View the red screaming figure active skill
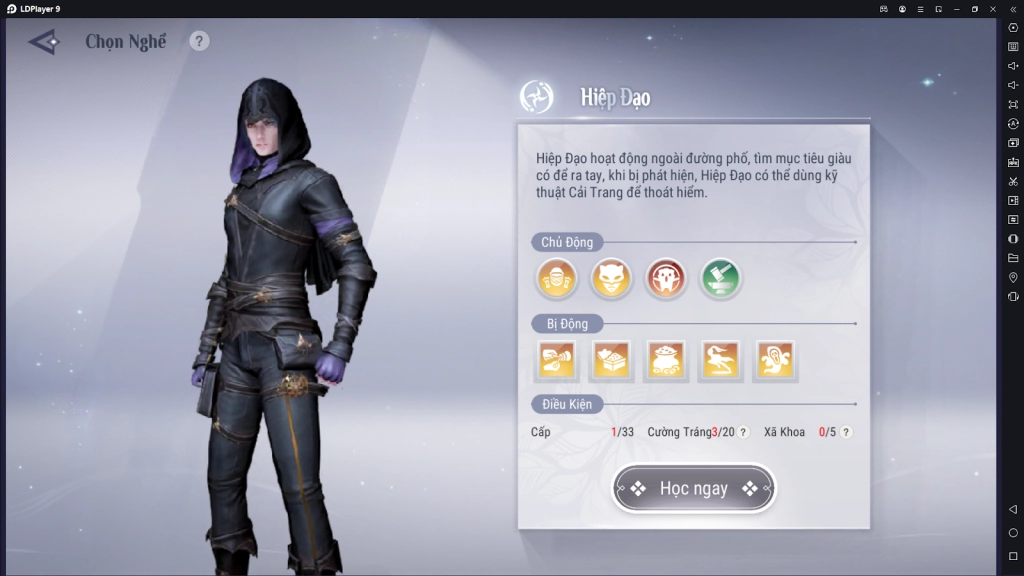Image resolution: width=1024 pixels, height=576 pixels. 666,279
